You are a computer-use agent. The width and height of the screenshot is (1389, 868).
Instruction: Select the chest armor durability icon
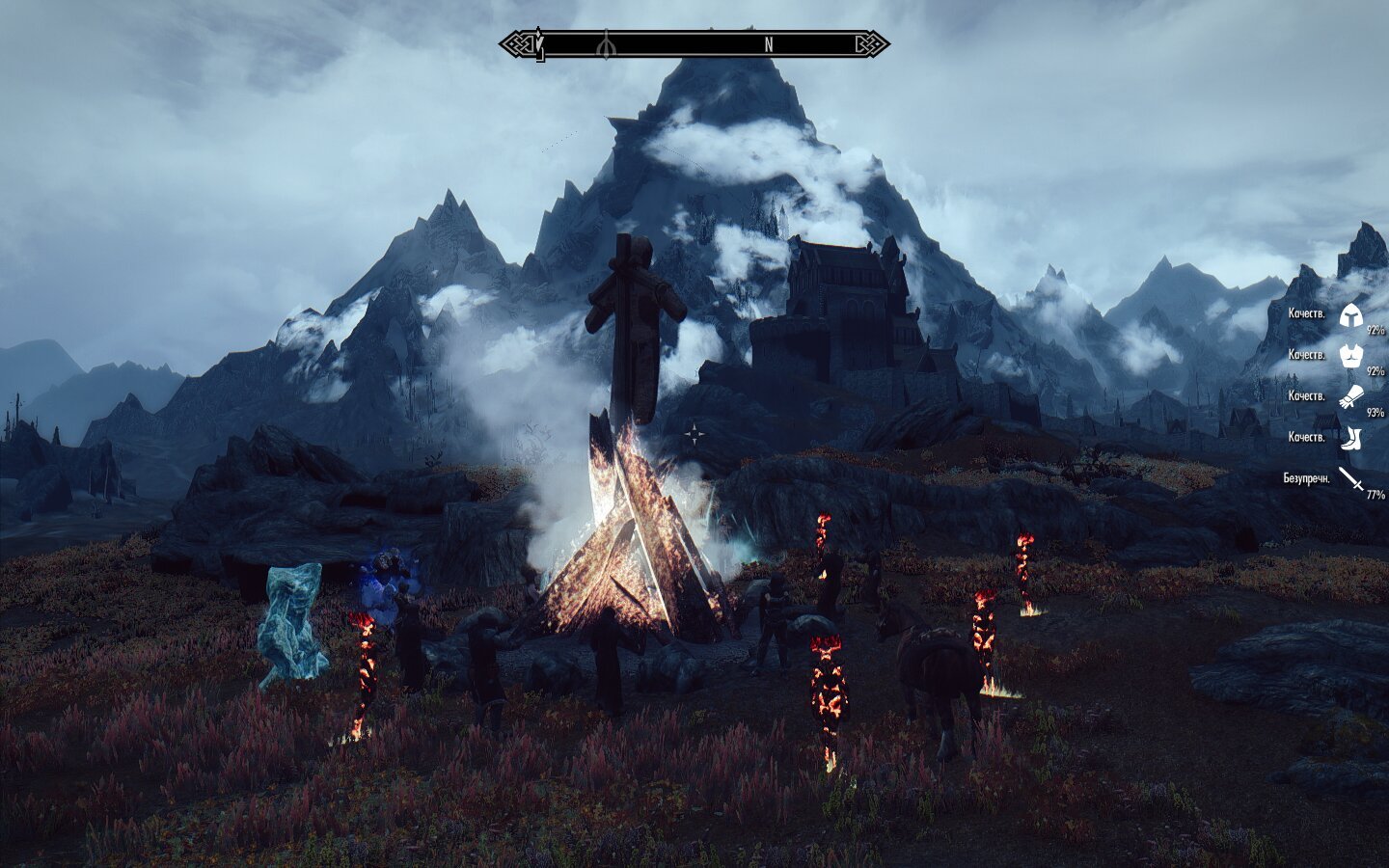[x=1349, y=355]
